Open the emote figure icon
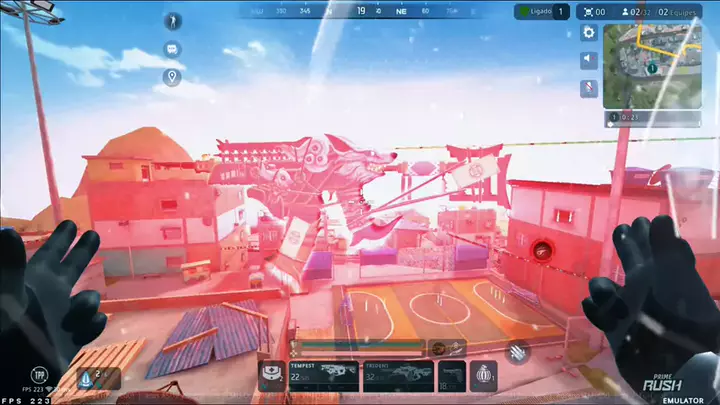720x405 pixels. (173, 23)
